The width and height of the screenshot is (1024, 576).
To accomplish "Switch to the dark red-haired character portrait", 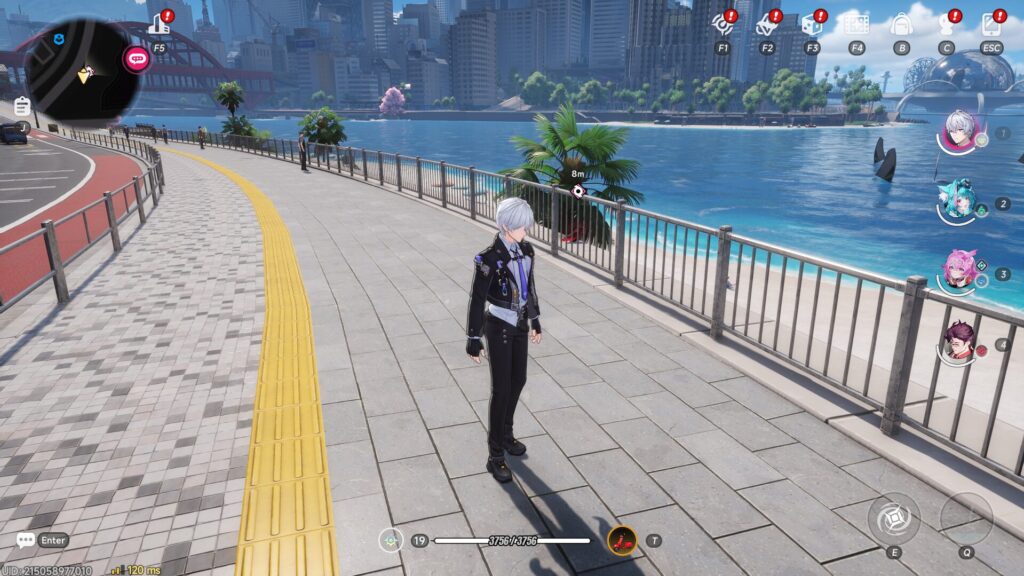I will coord(958,343).
